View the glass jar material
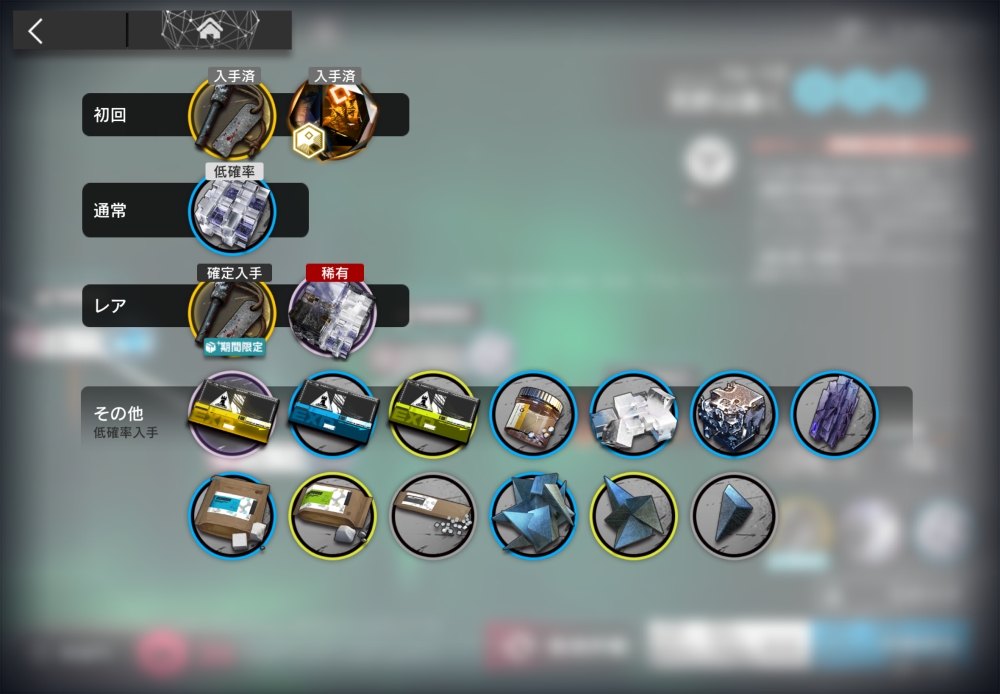The image size is (1000, 694). pyautogui.click(x=533, y=414)
